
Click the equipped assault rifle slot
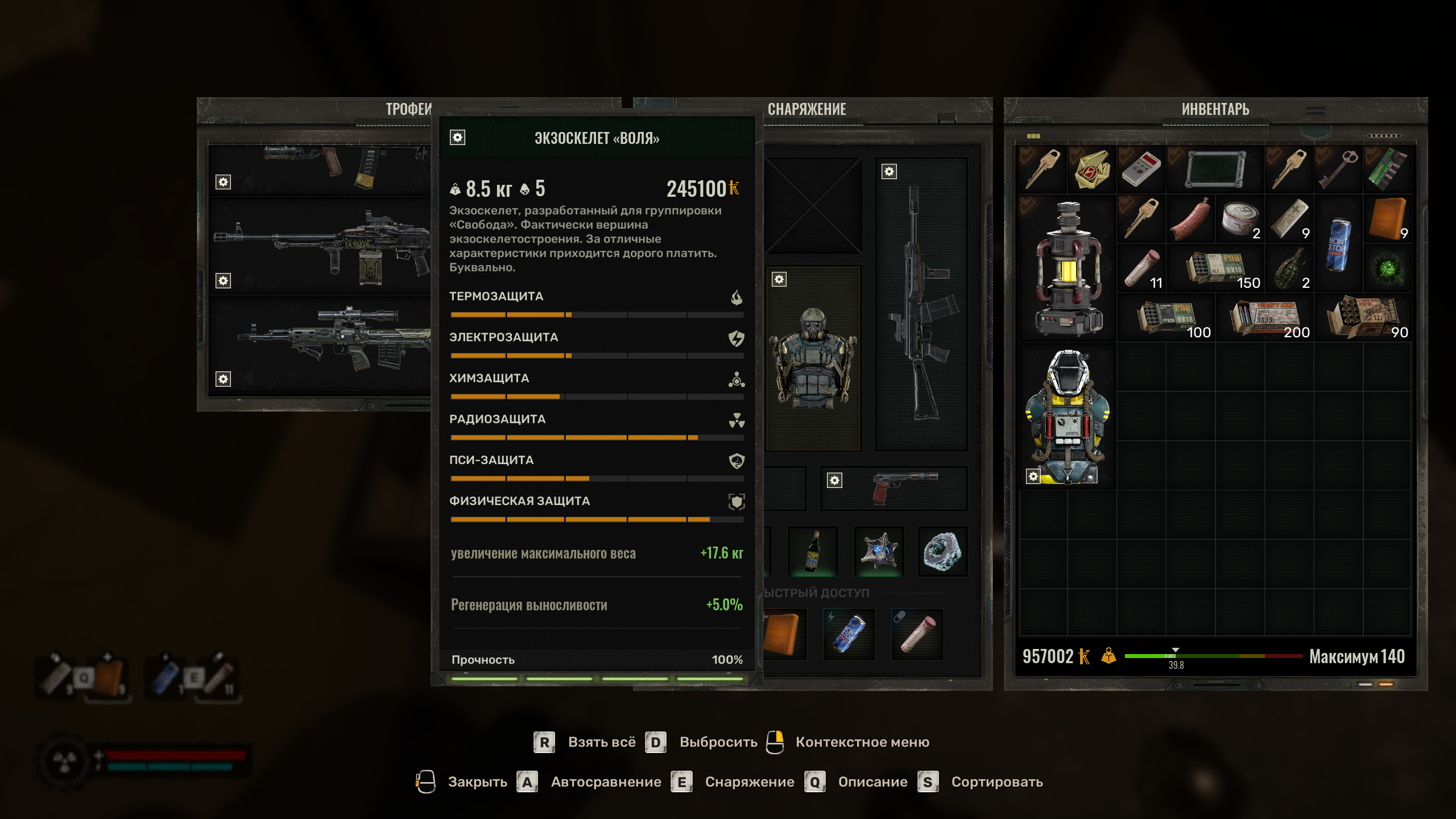[x=920, y=304]
